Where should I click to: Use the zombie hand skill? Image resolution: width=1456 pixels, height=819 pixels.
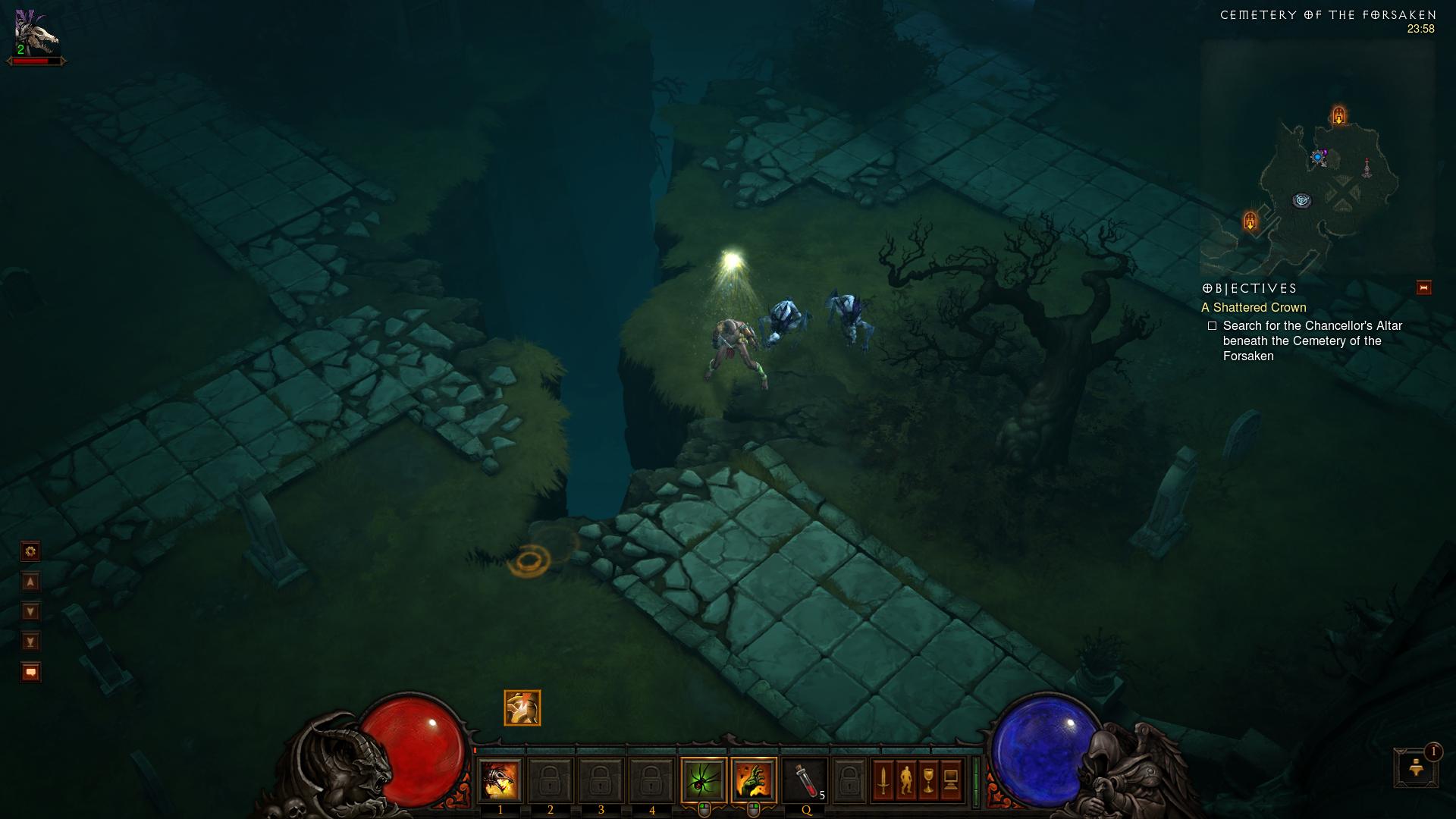point(754,780)
